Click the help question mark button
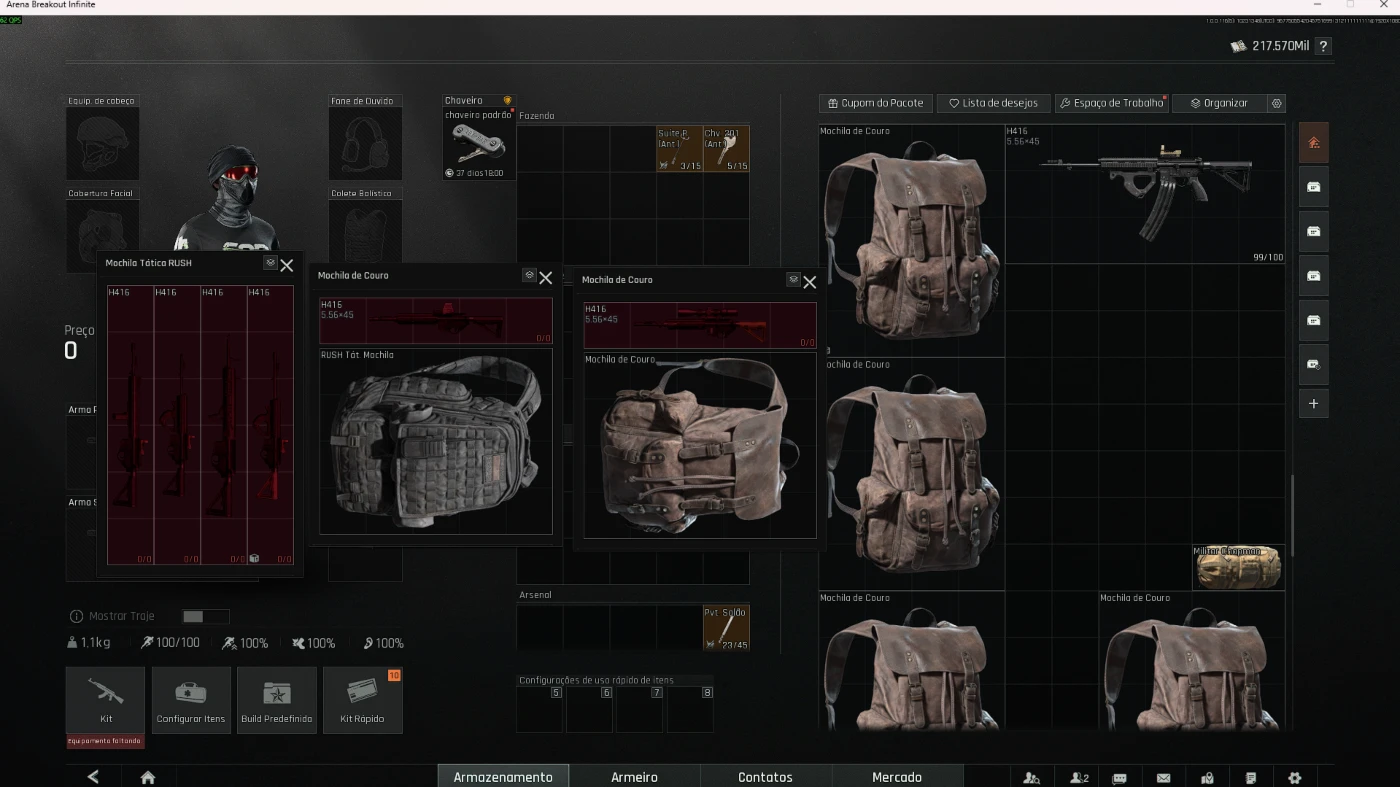 click(x=1323, y=46)
